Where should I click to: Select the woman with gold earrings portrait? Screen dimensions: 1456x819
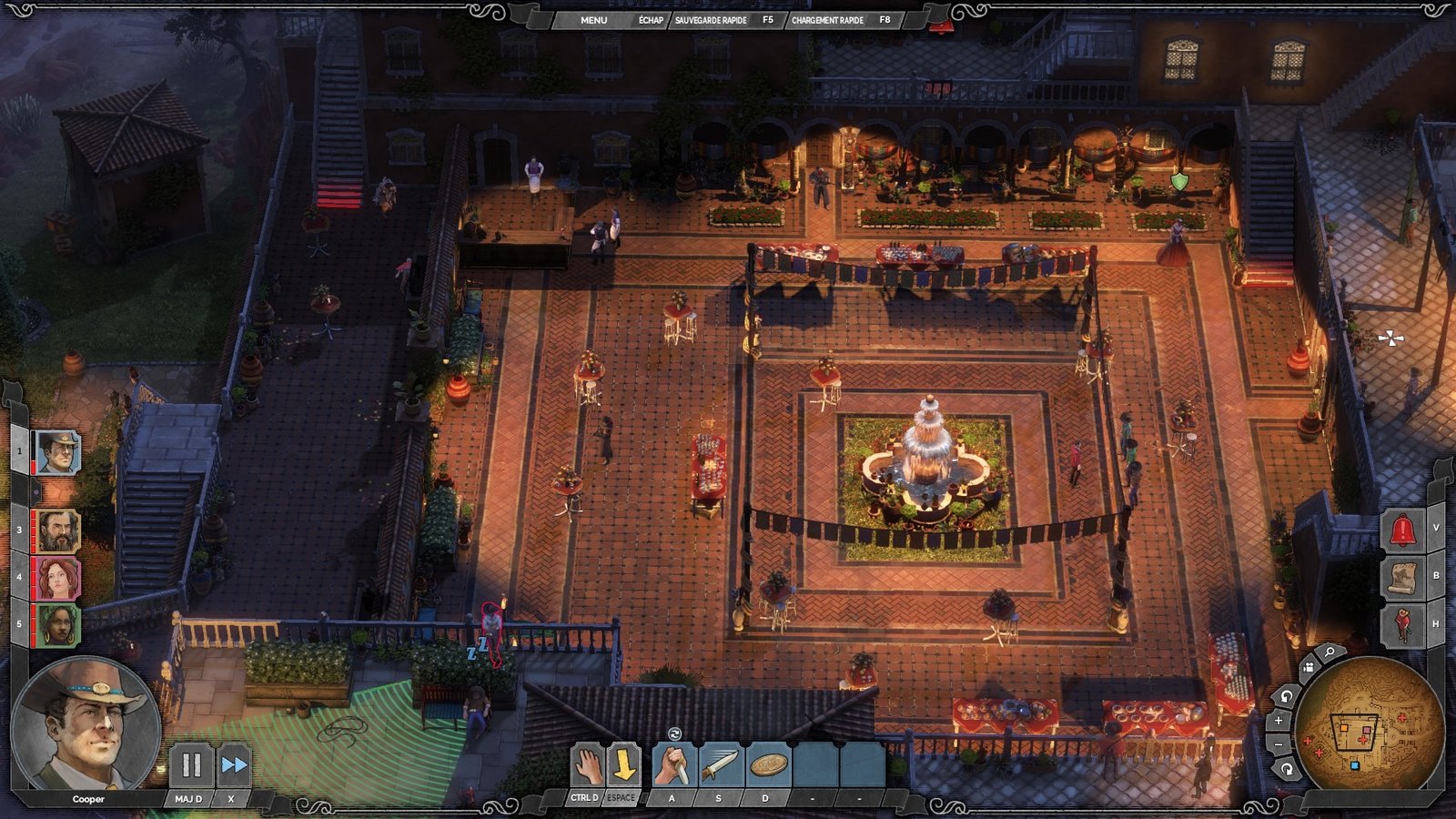point(57,625)
